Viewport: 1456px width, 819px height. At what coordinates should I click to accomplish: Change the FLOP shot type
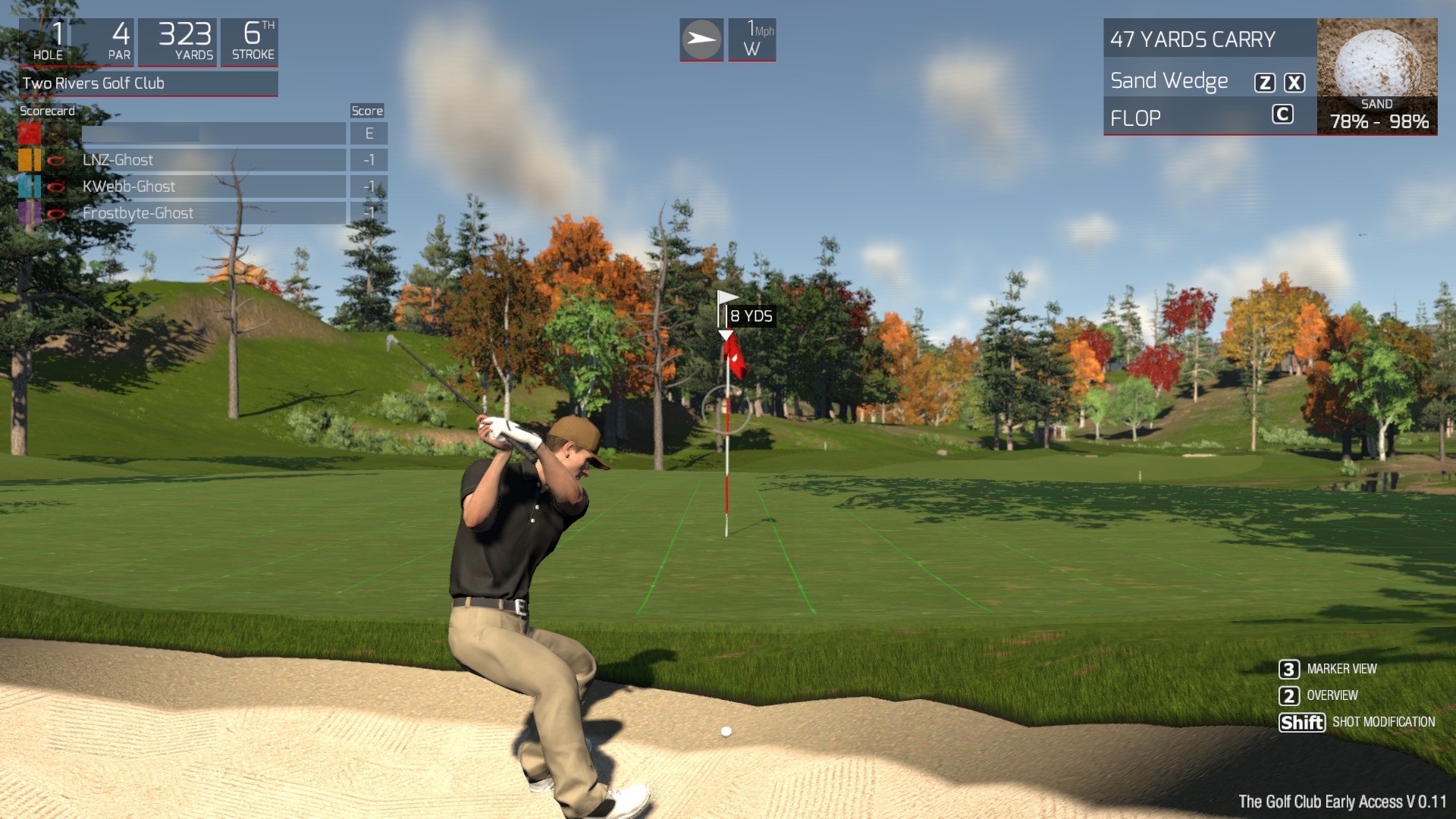click(x=1135, y=118)
